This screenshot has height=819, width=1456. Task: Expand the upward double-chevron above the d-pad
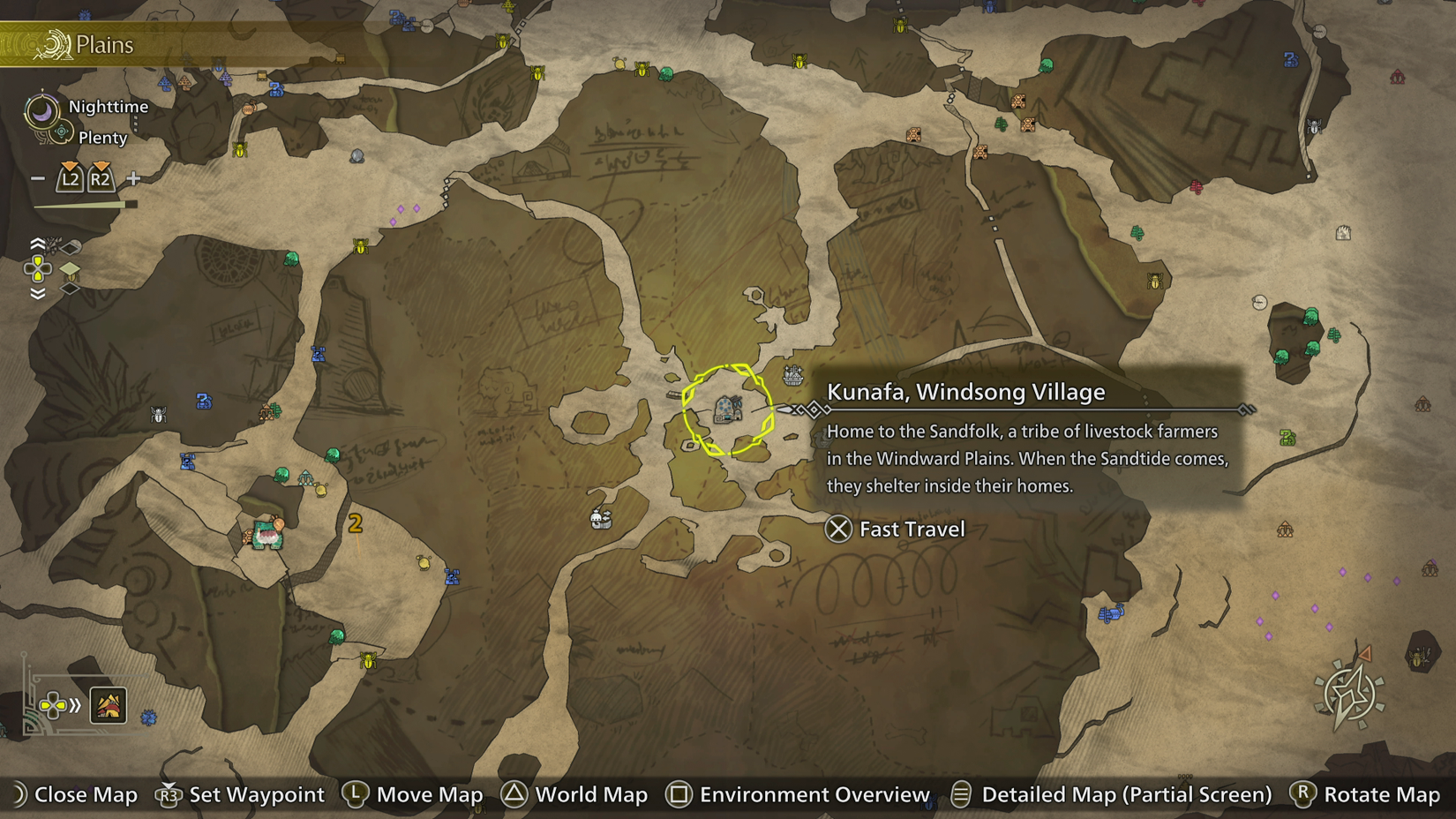click(x=37, y=243)
